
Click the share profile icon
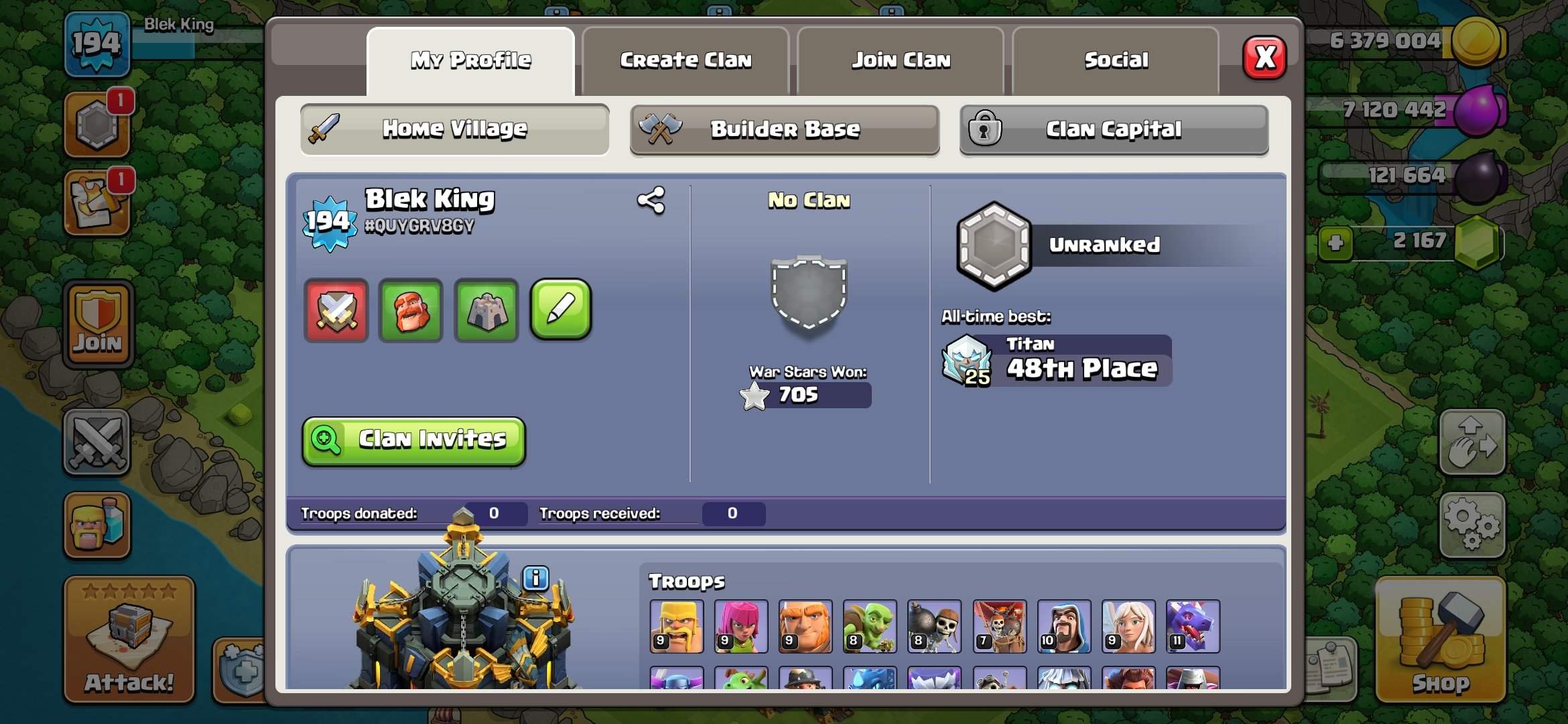[x=651, y=198]
